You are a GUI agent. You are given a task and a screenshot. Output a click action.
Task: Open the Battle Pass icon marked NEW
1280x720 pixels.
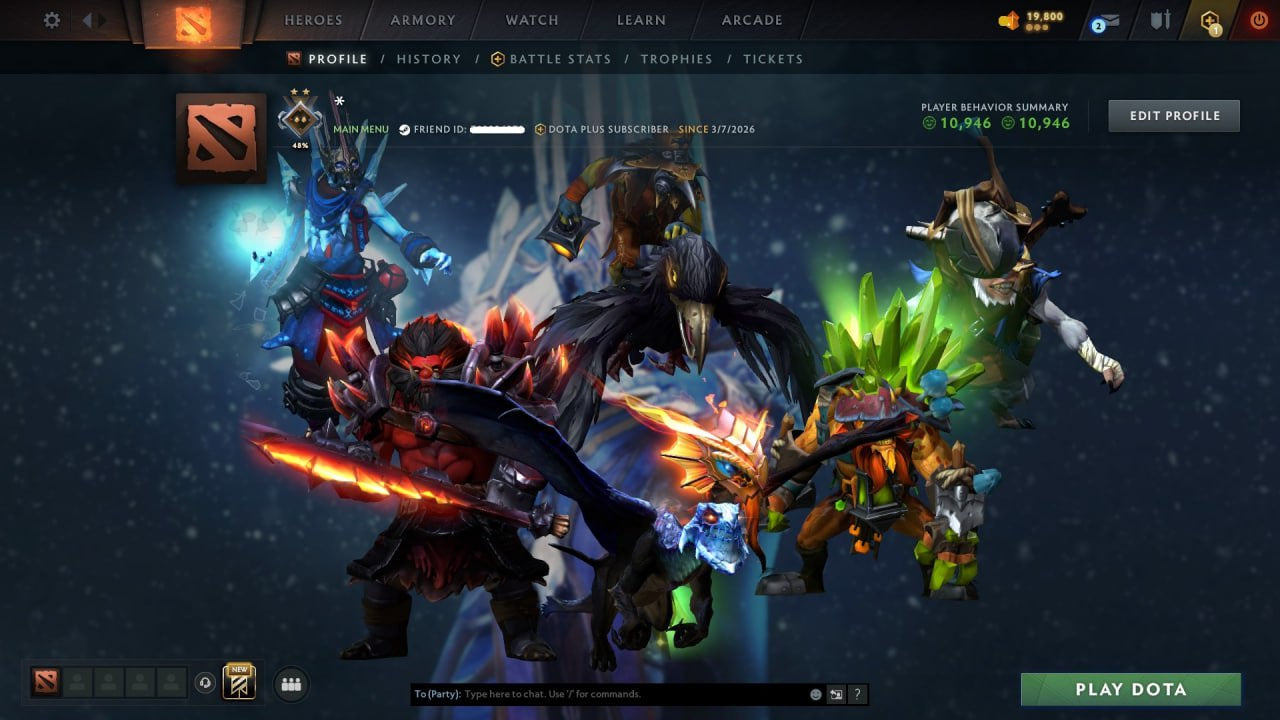[238, 681]
